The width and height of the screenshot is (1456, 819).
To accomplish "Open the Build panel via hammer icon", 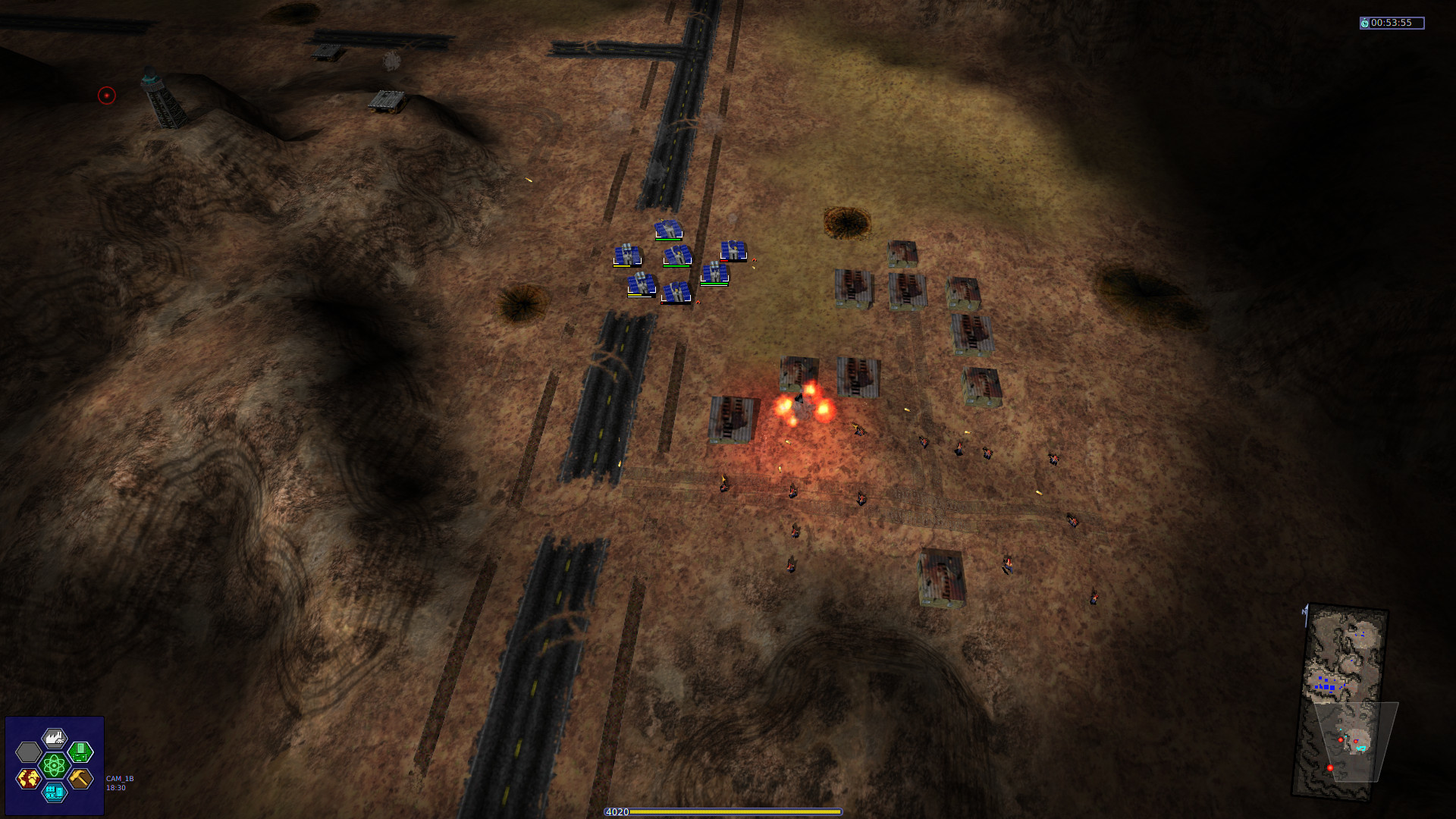I will coord(80,779).
